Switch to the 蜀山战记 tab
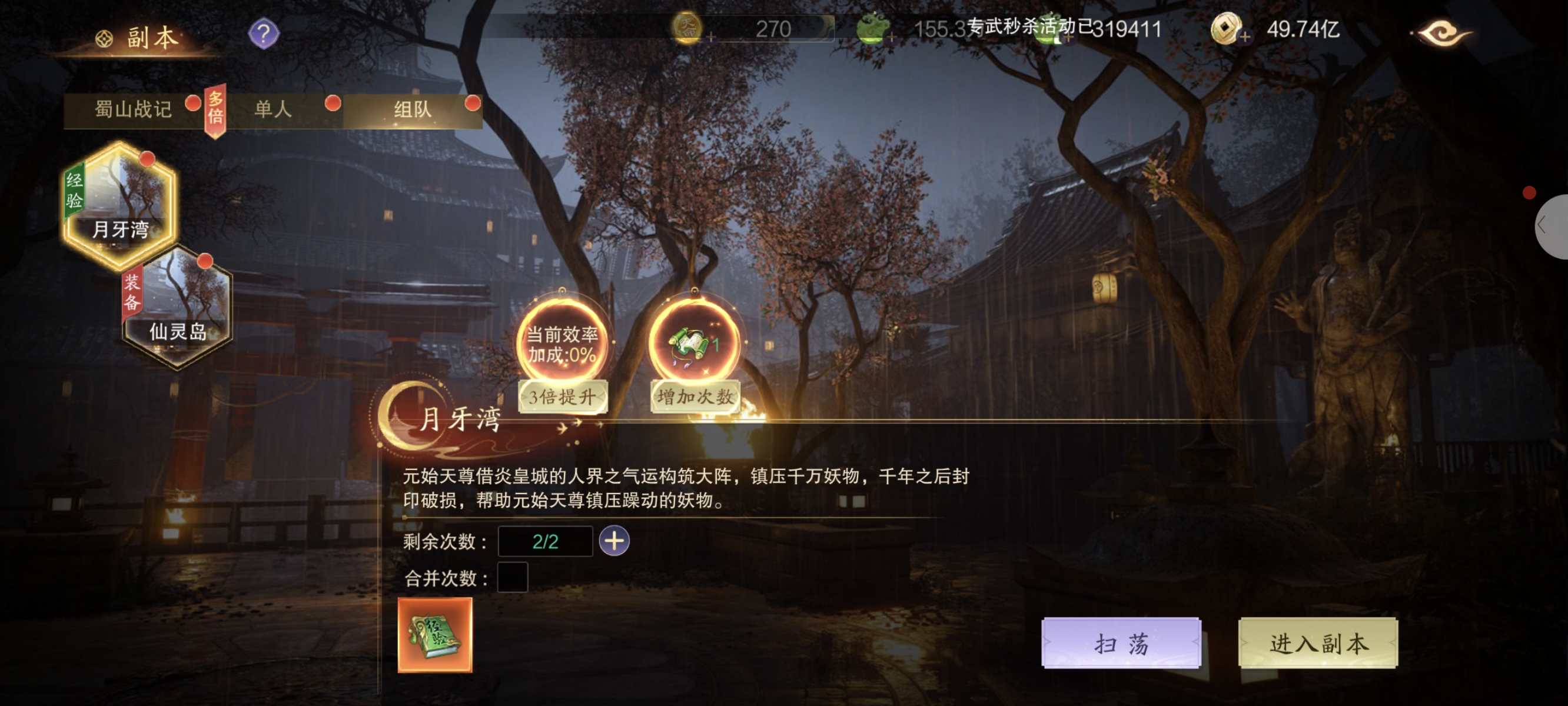 tap(132, 109)
